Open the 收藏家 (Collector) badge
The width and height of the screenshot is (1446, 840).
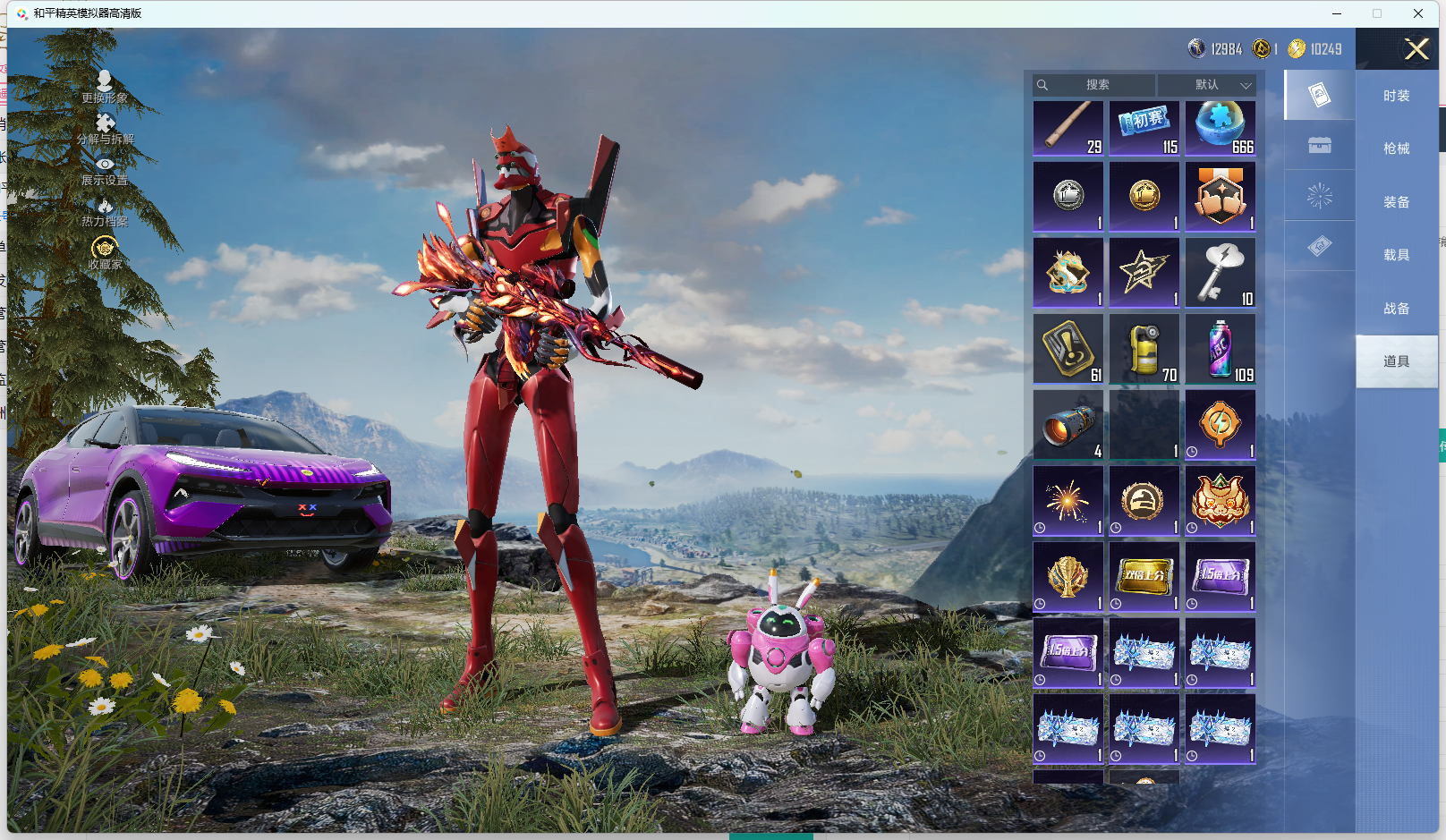[x=105, y=252]
